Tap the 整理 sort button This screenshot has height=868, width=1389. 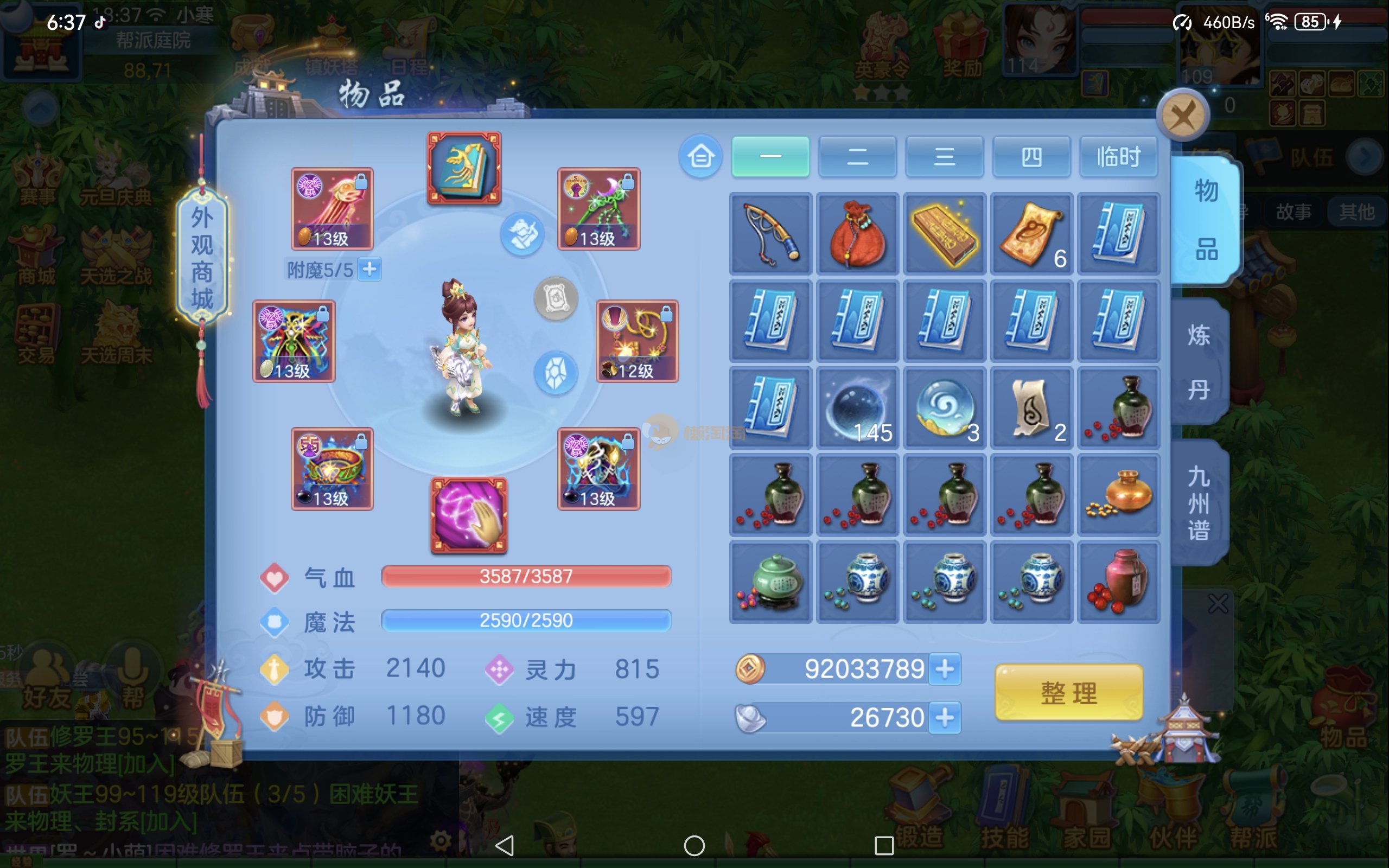pyautogui.click(x=1068, y=692)
